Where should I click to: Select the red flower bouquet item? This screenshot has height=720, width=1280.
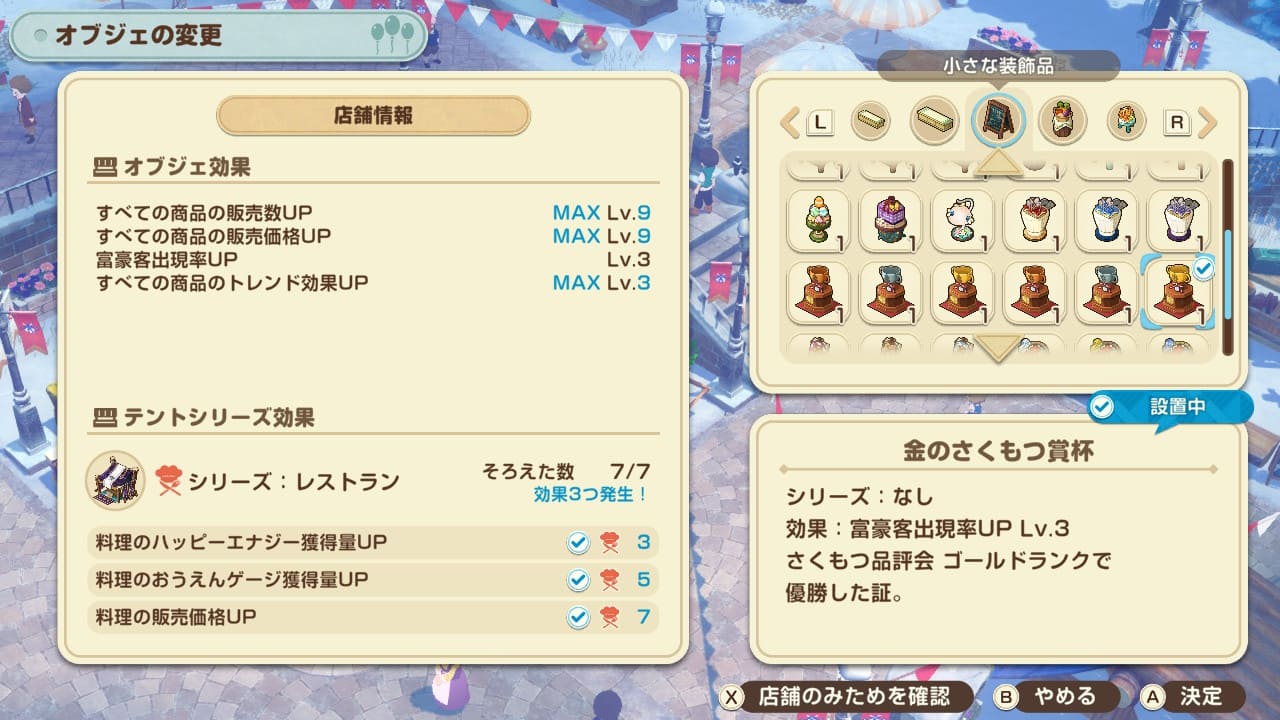click(1034, 220)
